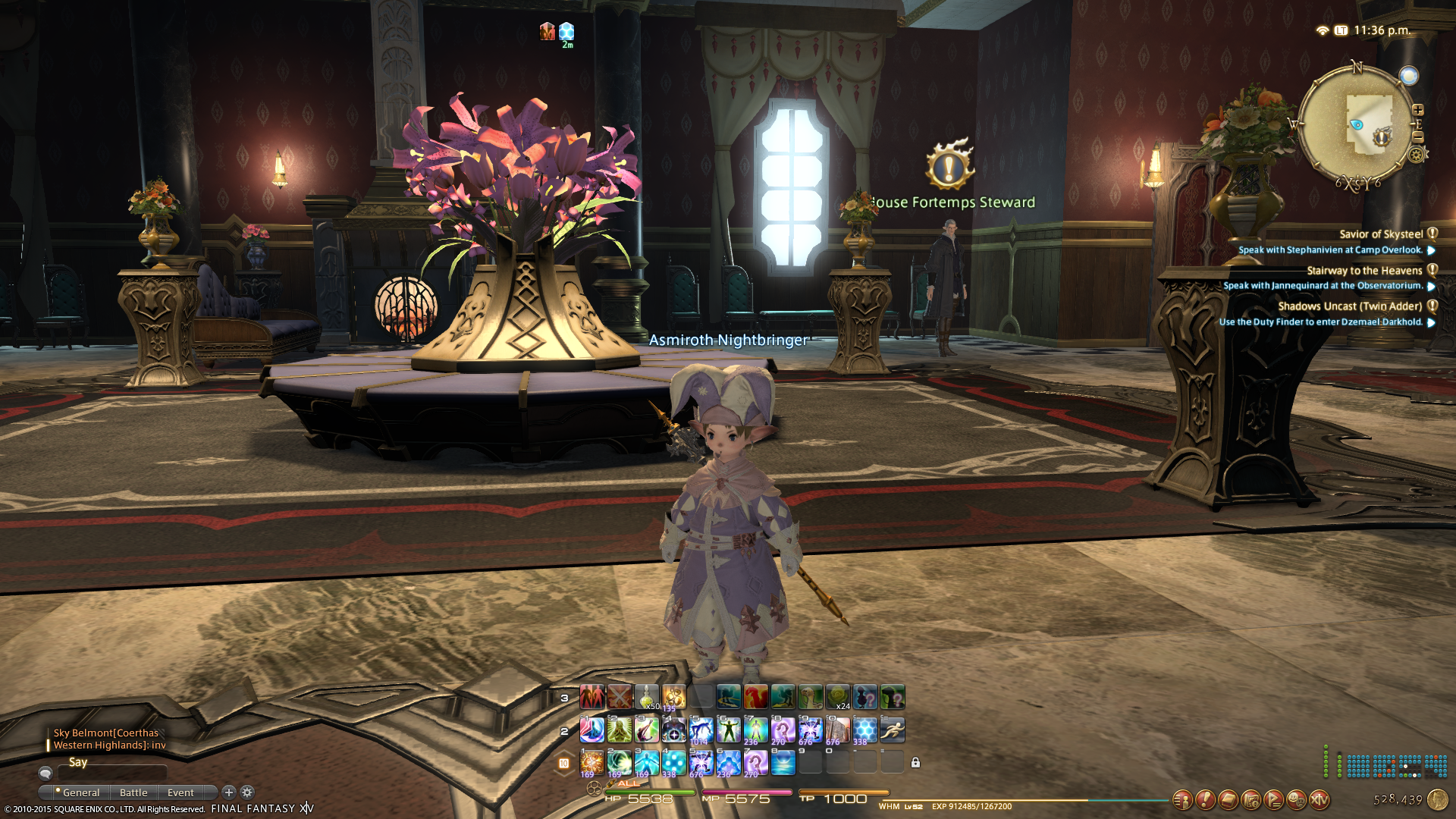Open minimap settings via the gear icon
Viewport: 1456px width, 819px height.
pos(1416,155)
